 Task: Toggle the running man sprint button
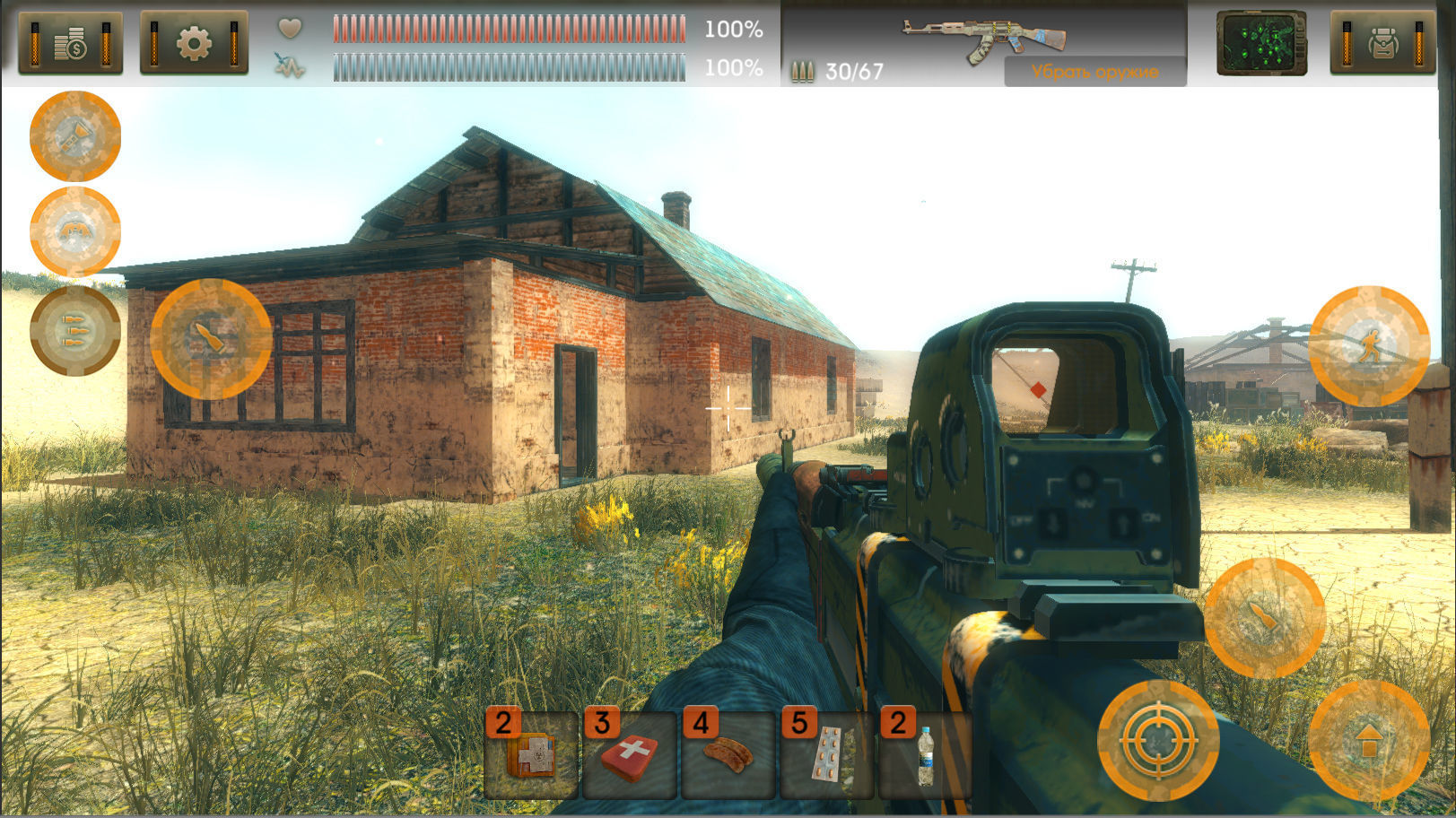[1369, 345]
